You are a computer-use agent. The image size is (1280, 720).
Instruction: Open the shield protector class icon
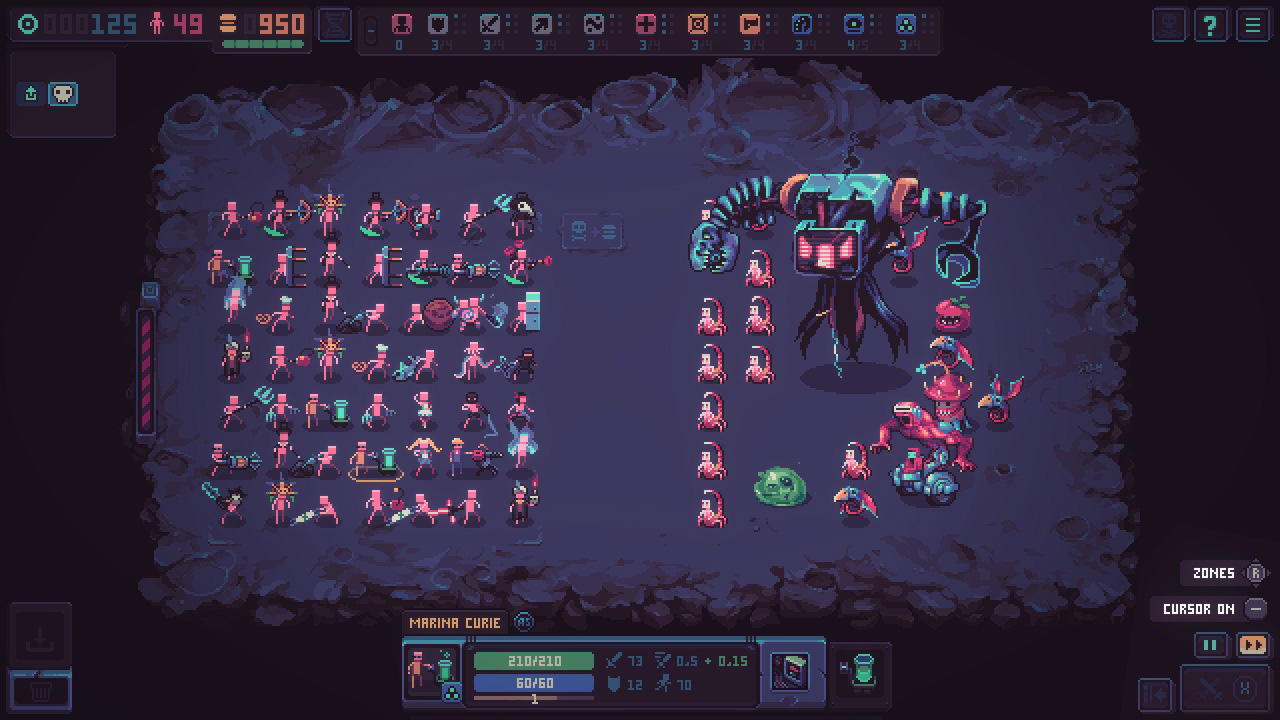point(436,25)
